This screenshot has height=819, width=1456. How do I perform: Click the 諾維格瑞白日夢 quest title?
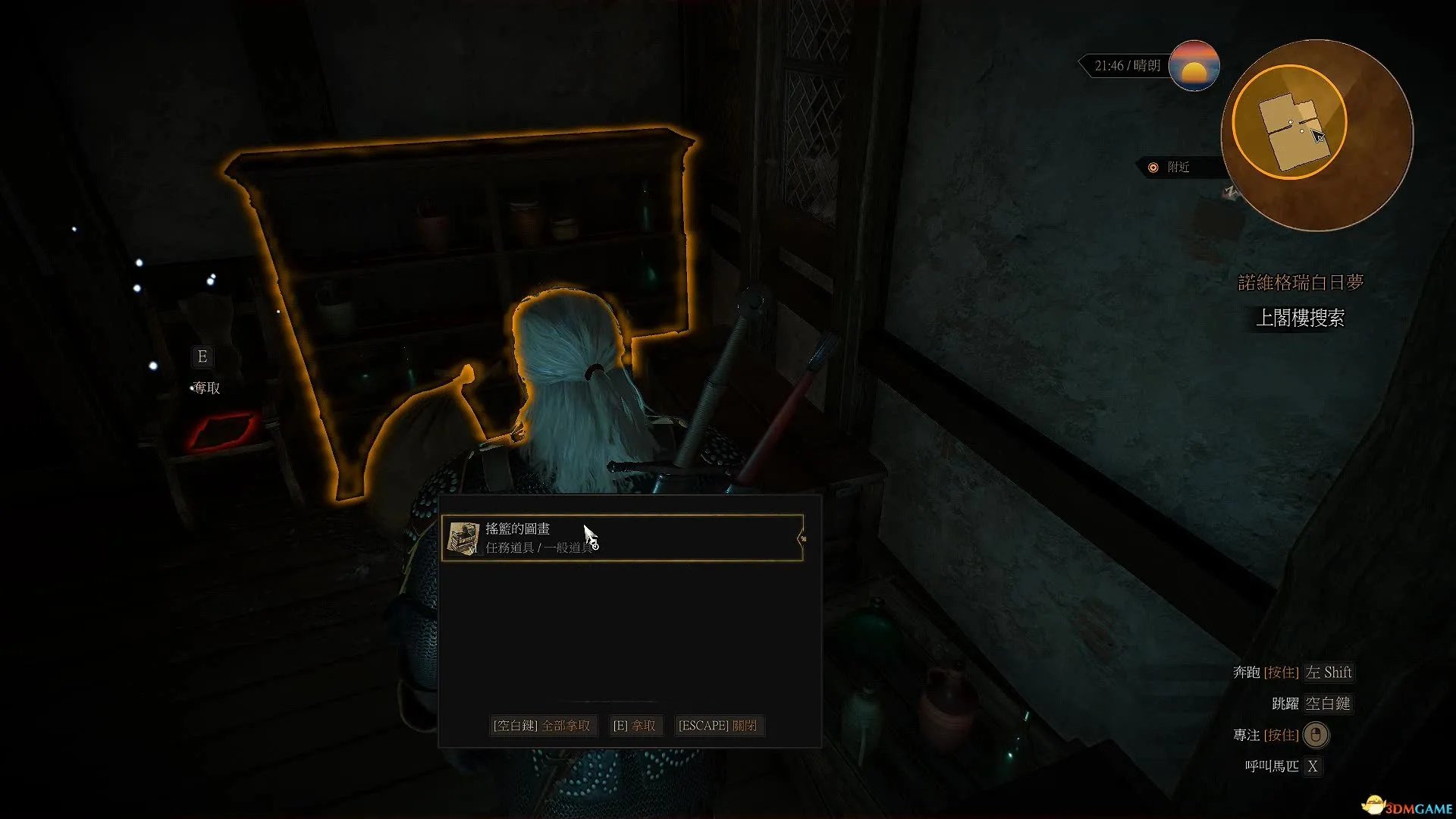(1301, 283)
